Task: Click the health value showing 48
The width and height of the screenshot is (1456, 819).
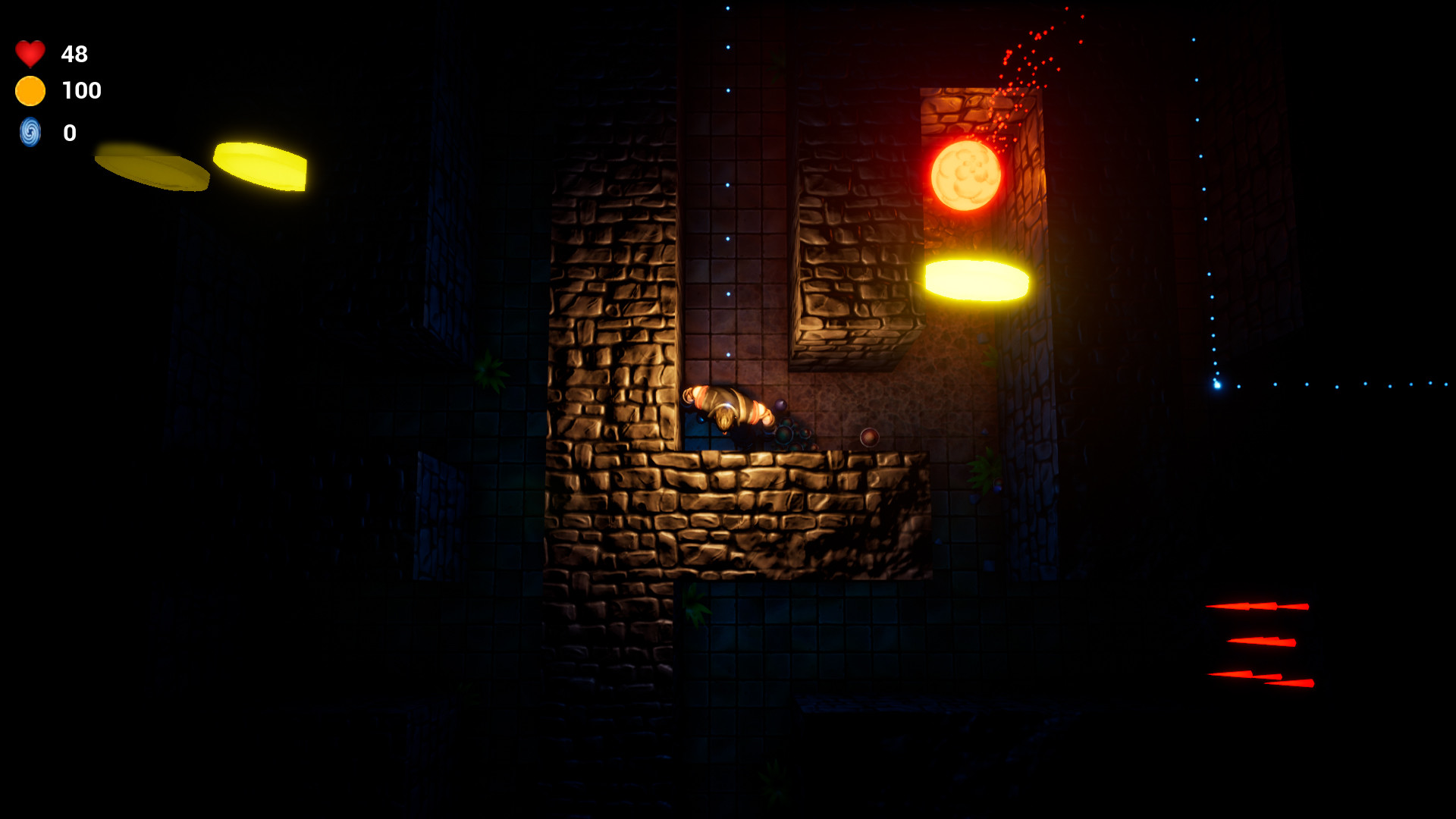Action: (74, 54)
